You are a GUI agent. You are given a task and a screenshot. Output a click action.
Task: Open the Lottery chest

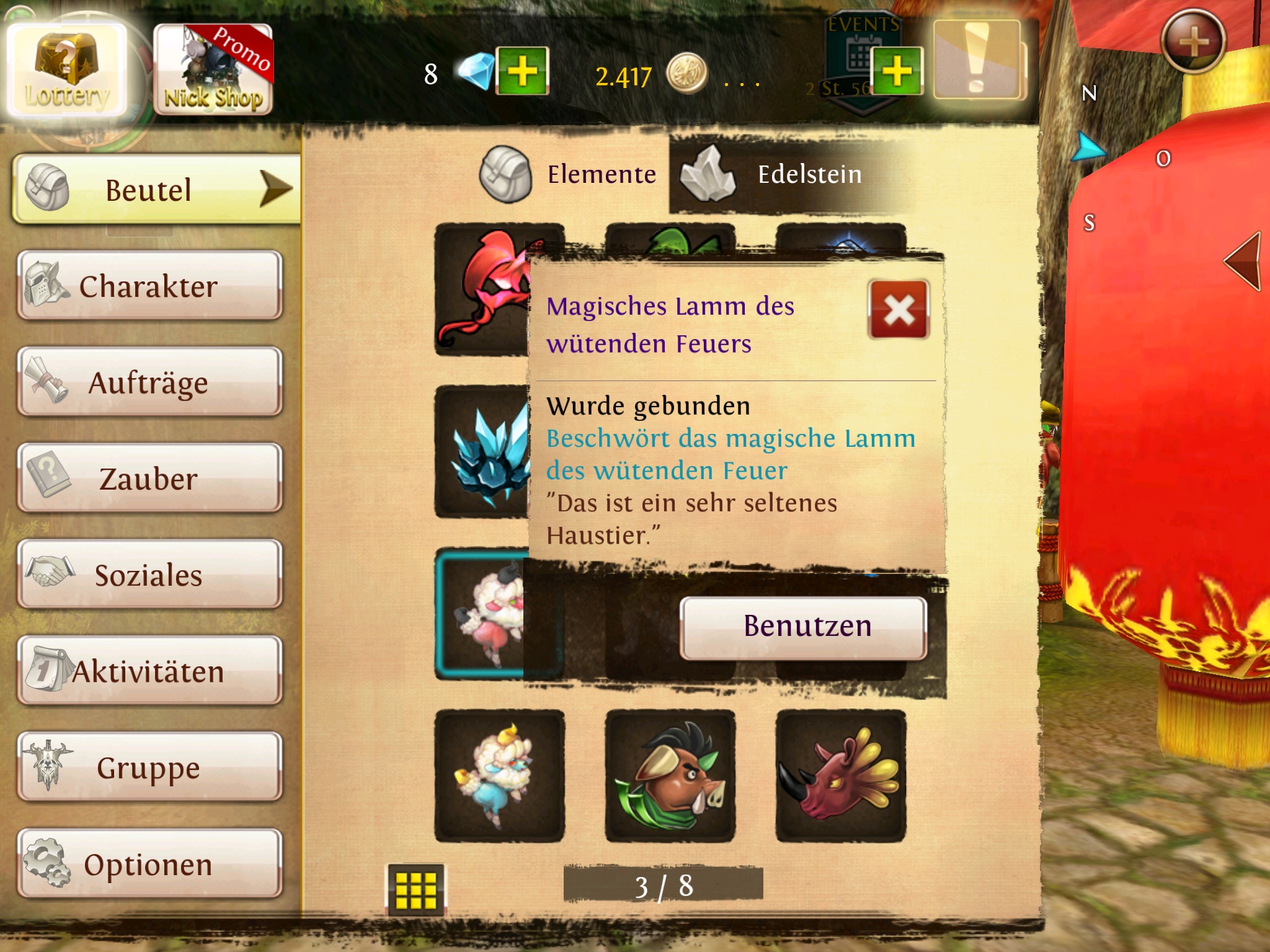click(66, 70)
